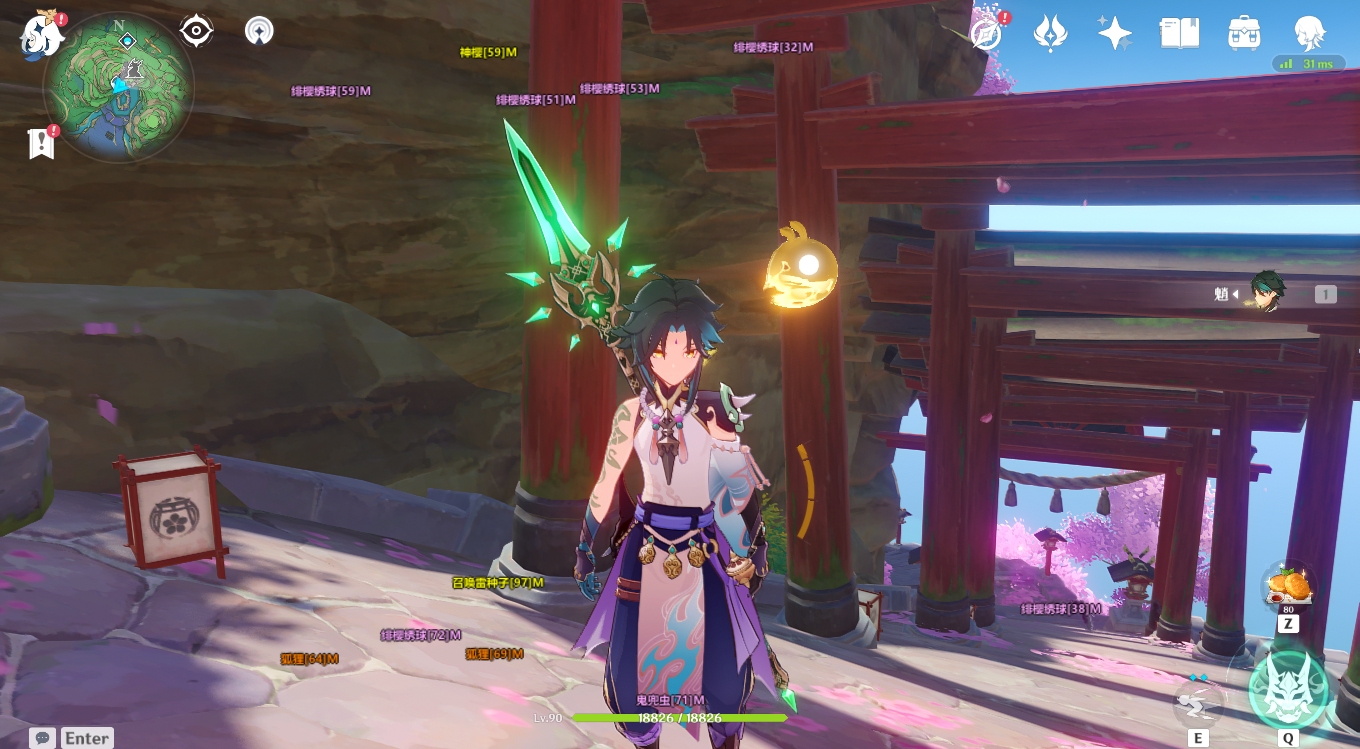Viewport: 1360px width, 749px height.
Task: Open the quest journal banner icon
Action: [41, 143]
